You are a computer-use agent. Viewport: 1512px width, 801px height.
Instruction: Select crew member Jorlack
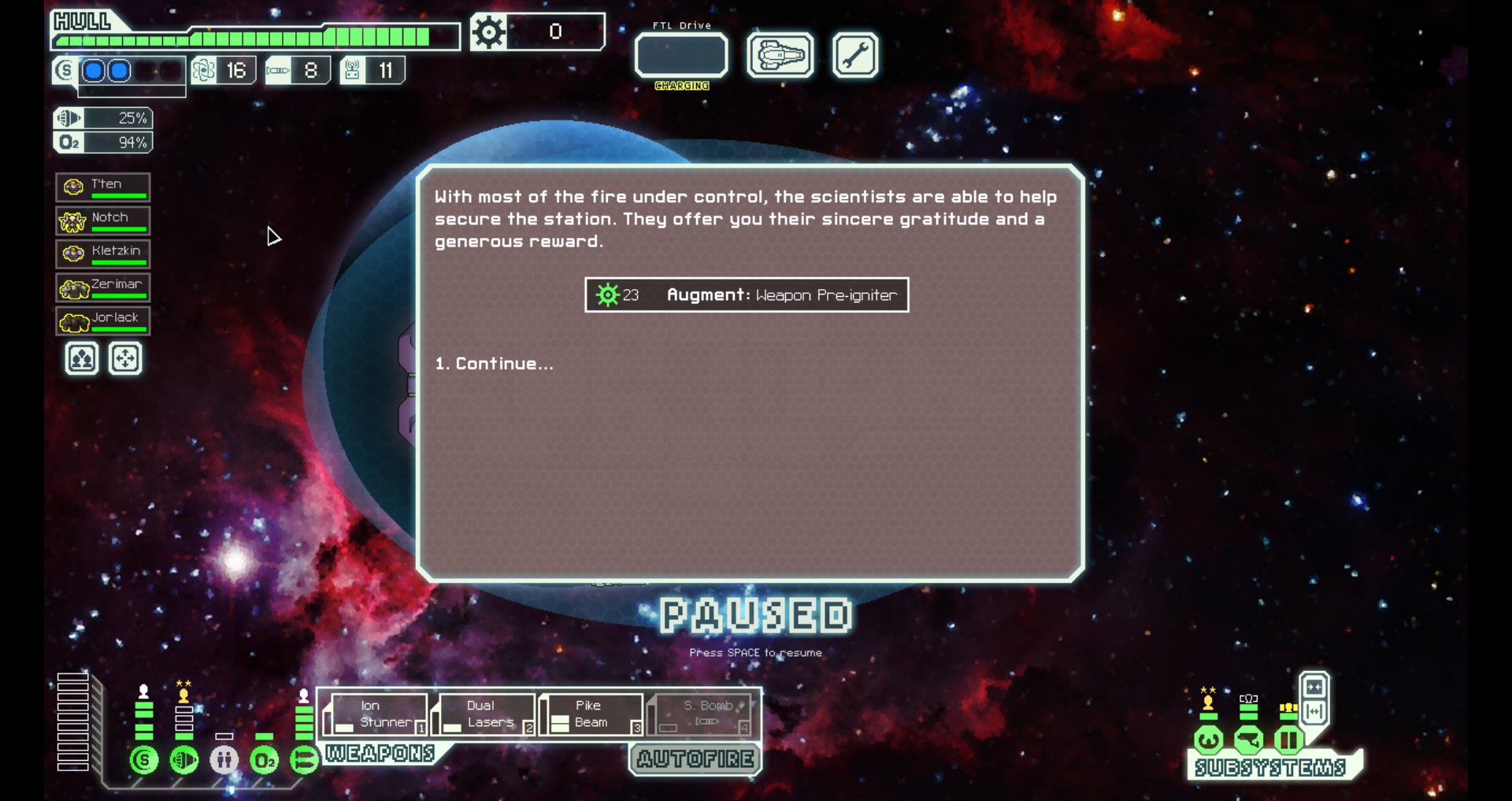point(103,321)
